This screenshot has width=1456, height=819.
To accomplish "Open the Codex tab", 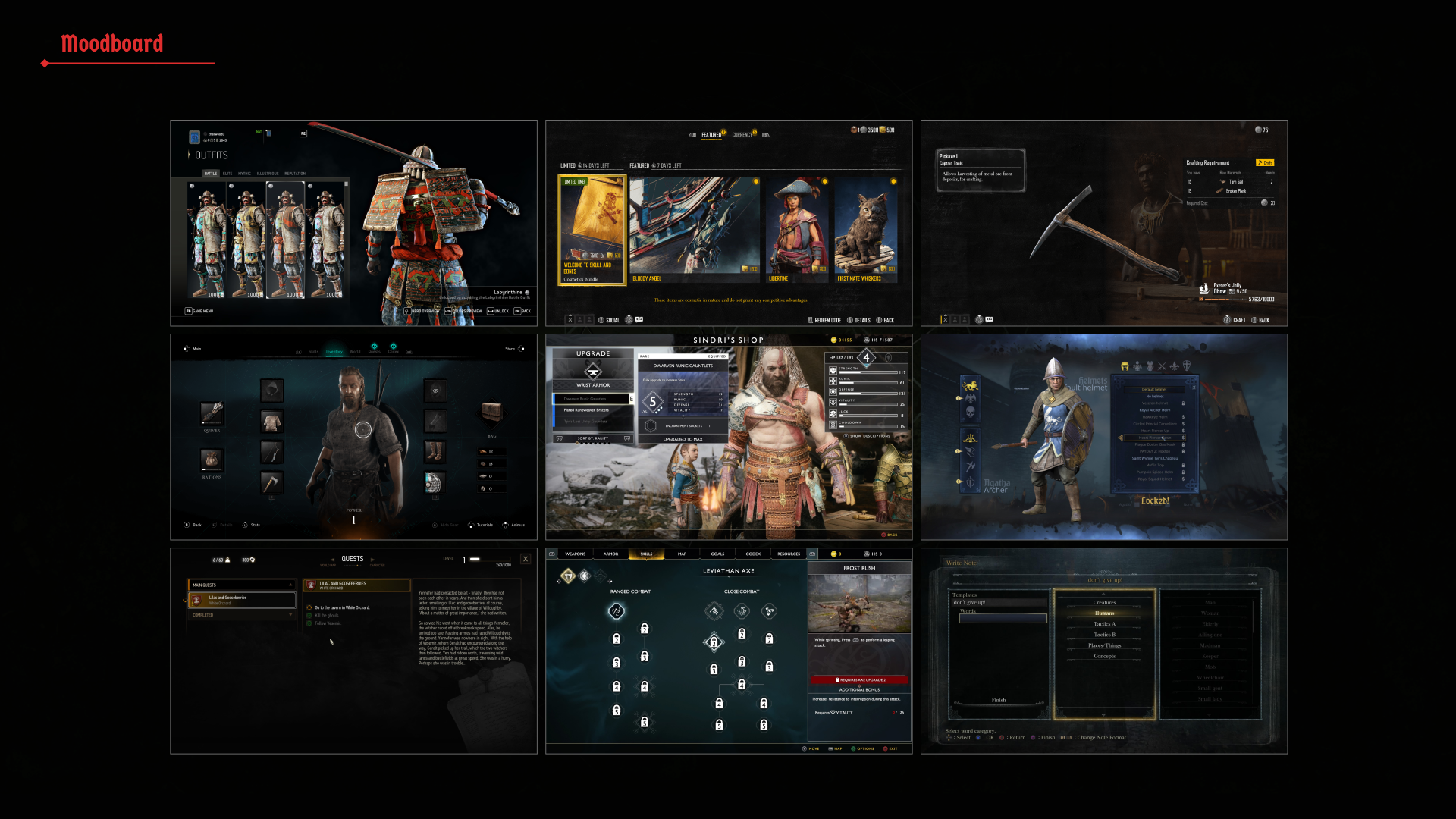I will (753, 554).
